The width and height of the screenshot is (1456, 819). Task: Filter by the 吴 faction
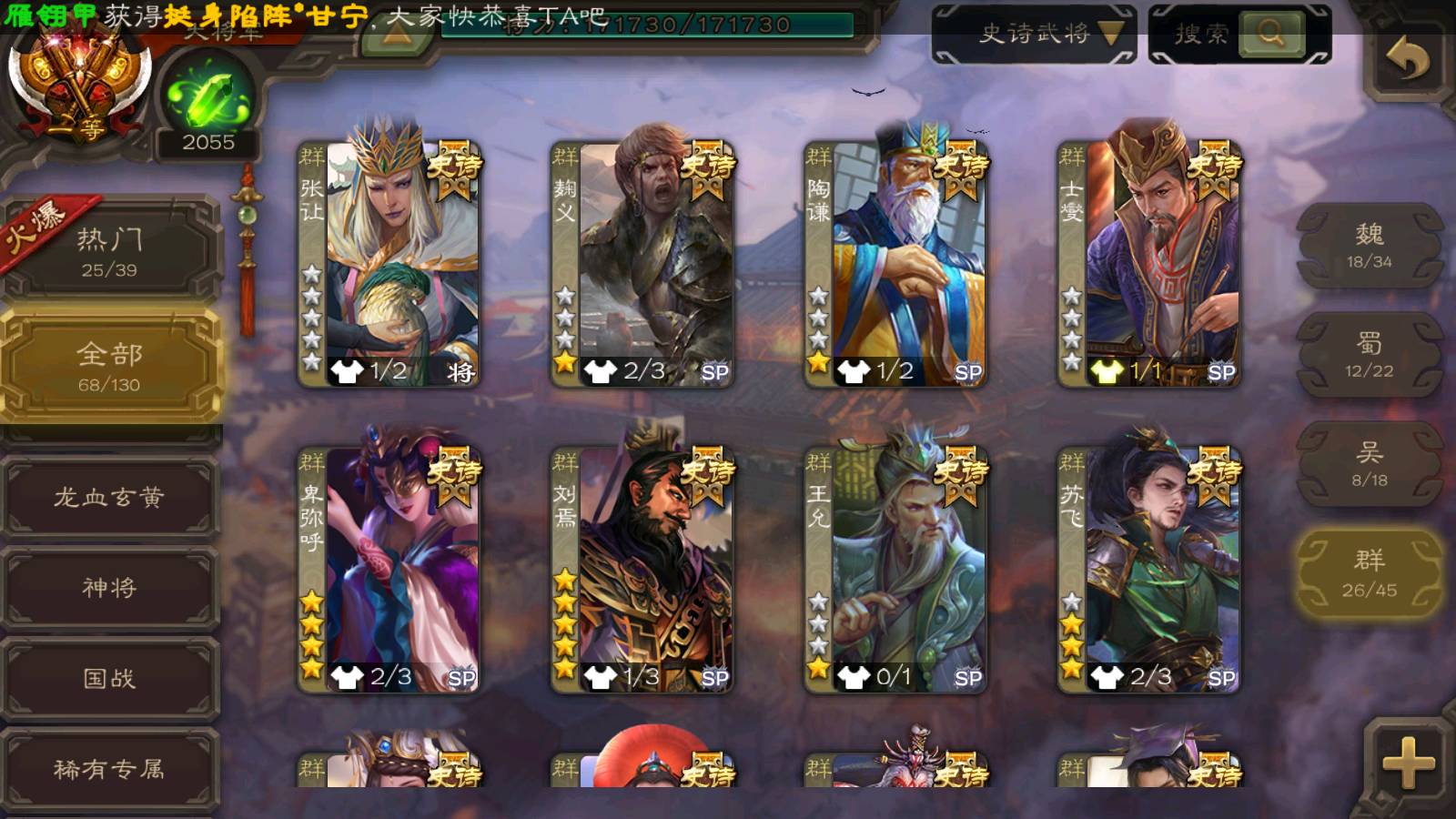click(x=1369, y=464)
